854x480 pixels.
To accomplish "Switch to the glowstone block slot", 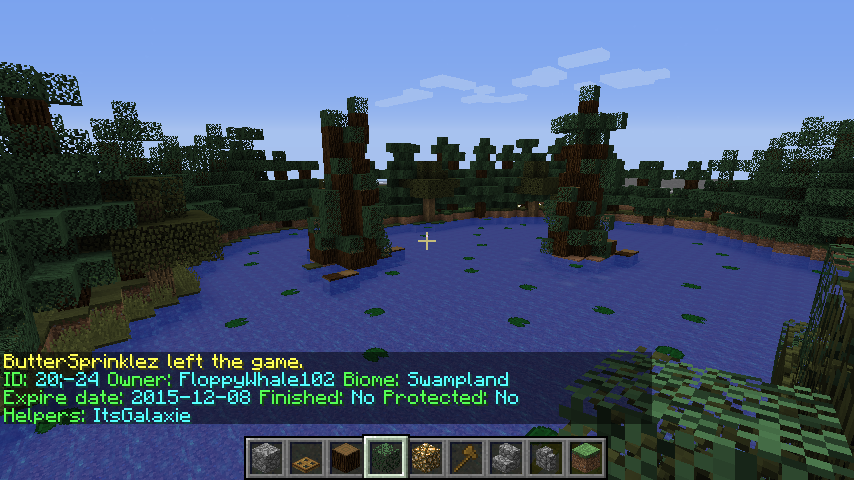I will pos(426,457).
